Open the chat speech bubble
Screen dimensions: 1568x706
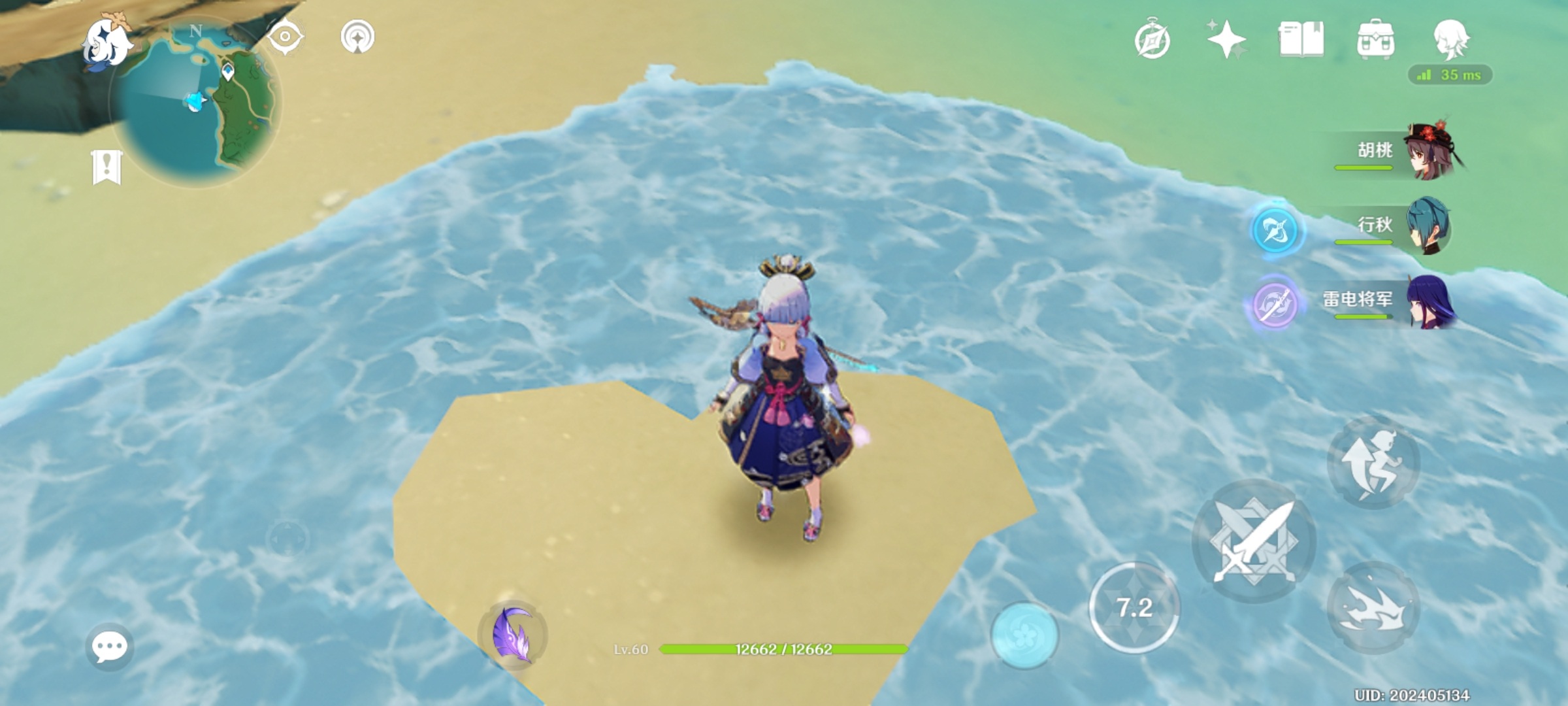click(109, 647)
